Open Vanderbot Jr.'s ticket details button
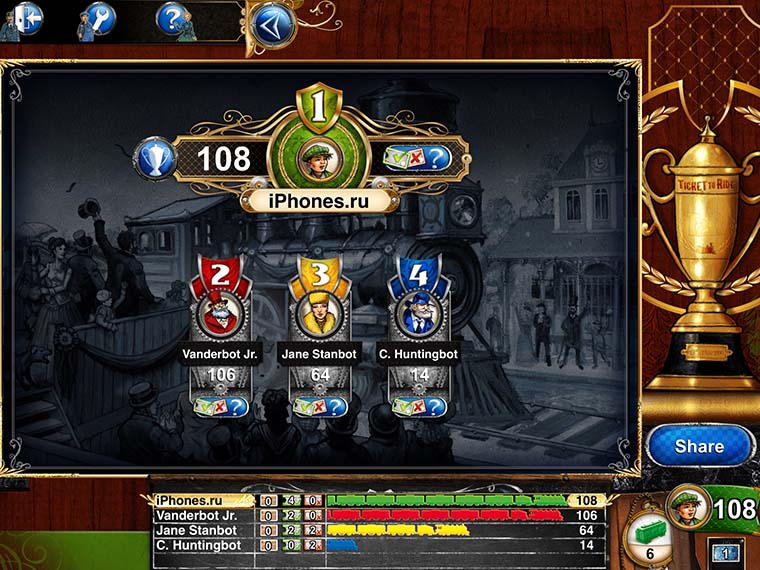The height and width of the screenshot is (570, 760). [x=220, y=406]
